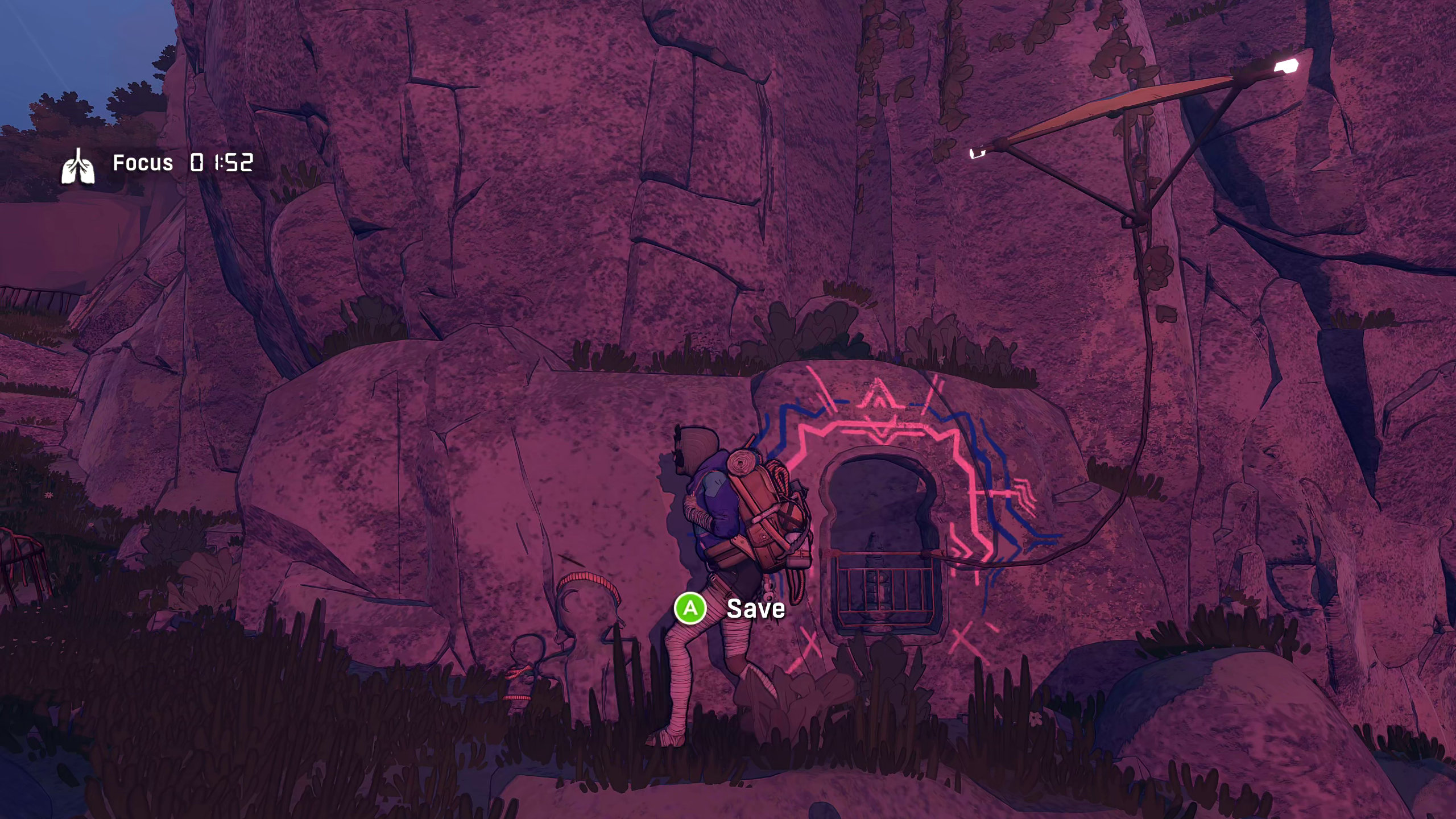Click the lungs Focus icon
This screenshot has width=1456, height=819.
[78, 166]
